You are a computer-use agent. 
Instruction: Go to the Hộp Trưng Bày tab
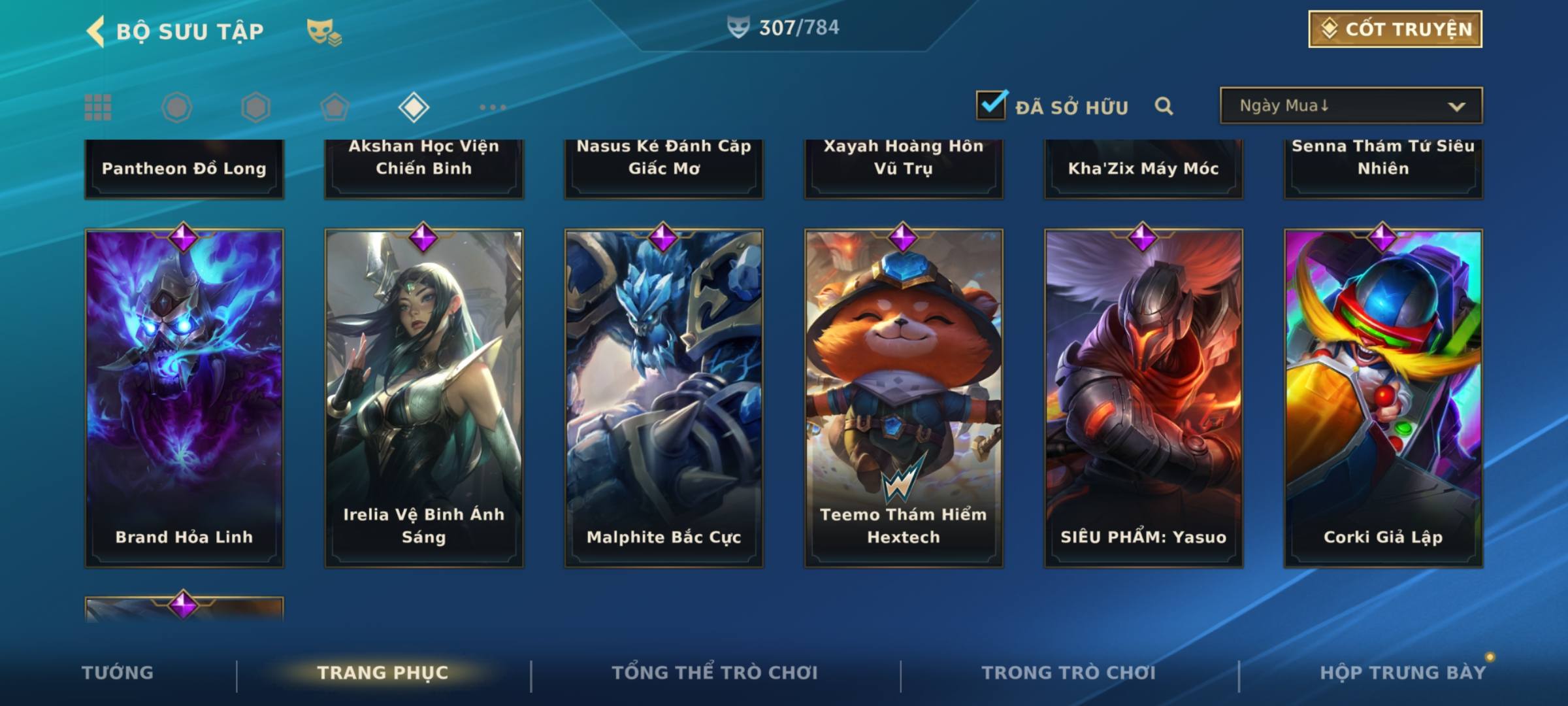point(1403,673)
